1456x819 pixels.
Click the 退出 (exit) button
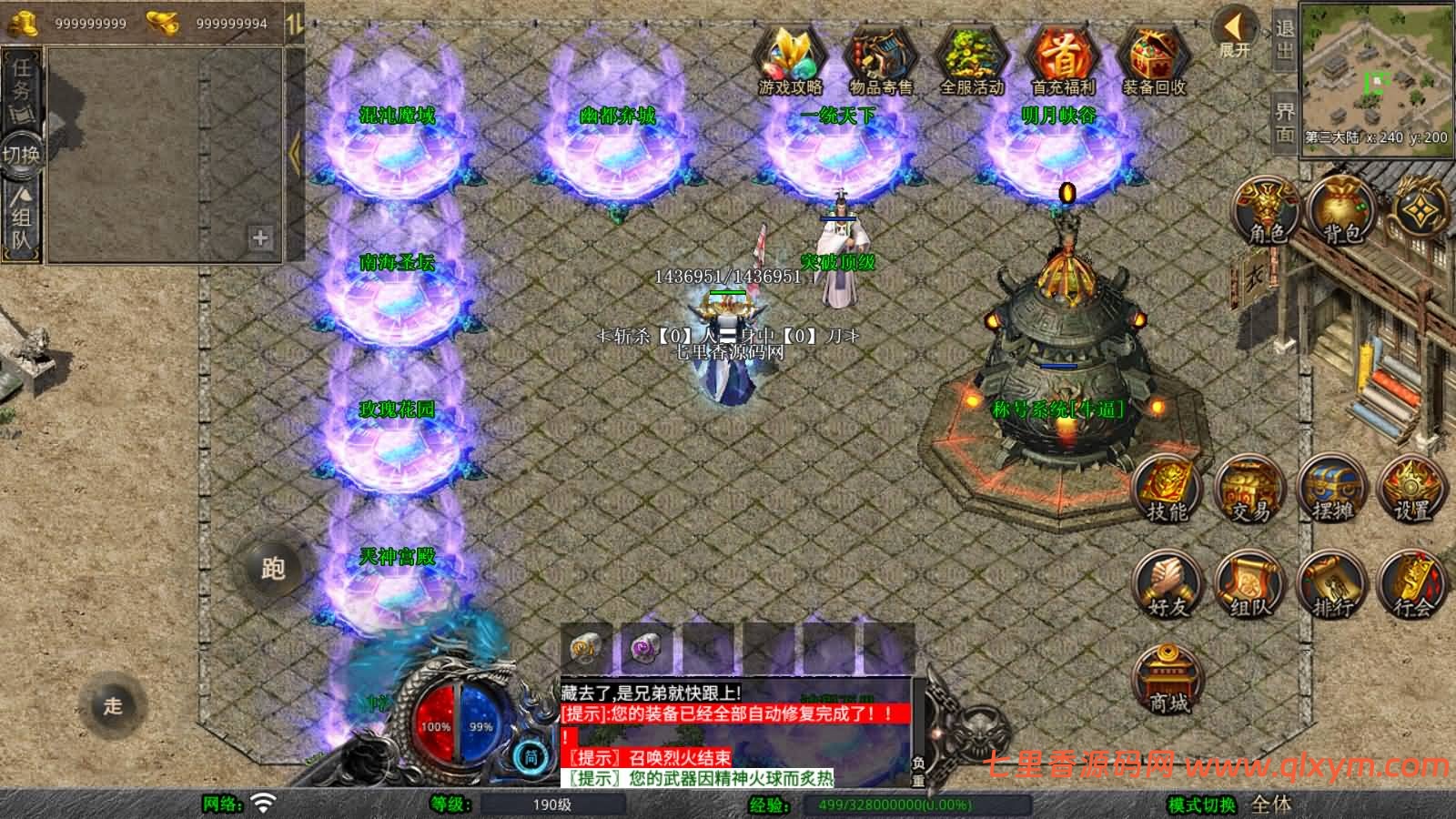point(1284,41)
